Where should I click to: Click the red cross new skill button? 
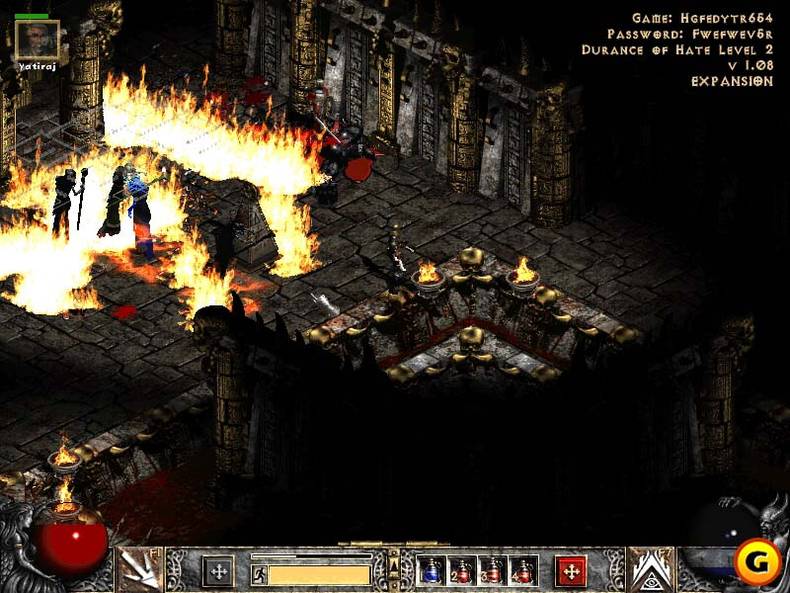[x=571, y=571]
